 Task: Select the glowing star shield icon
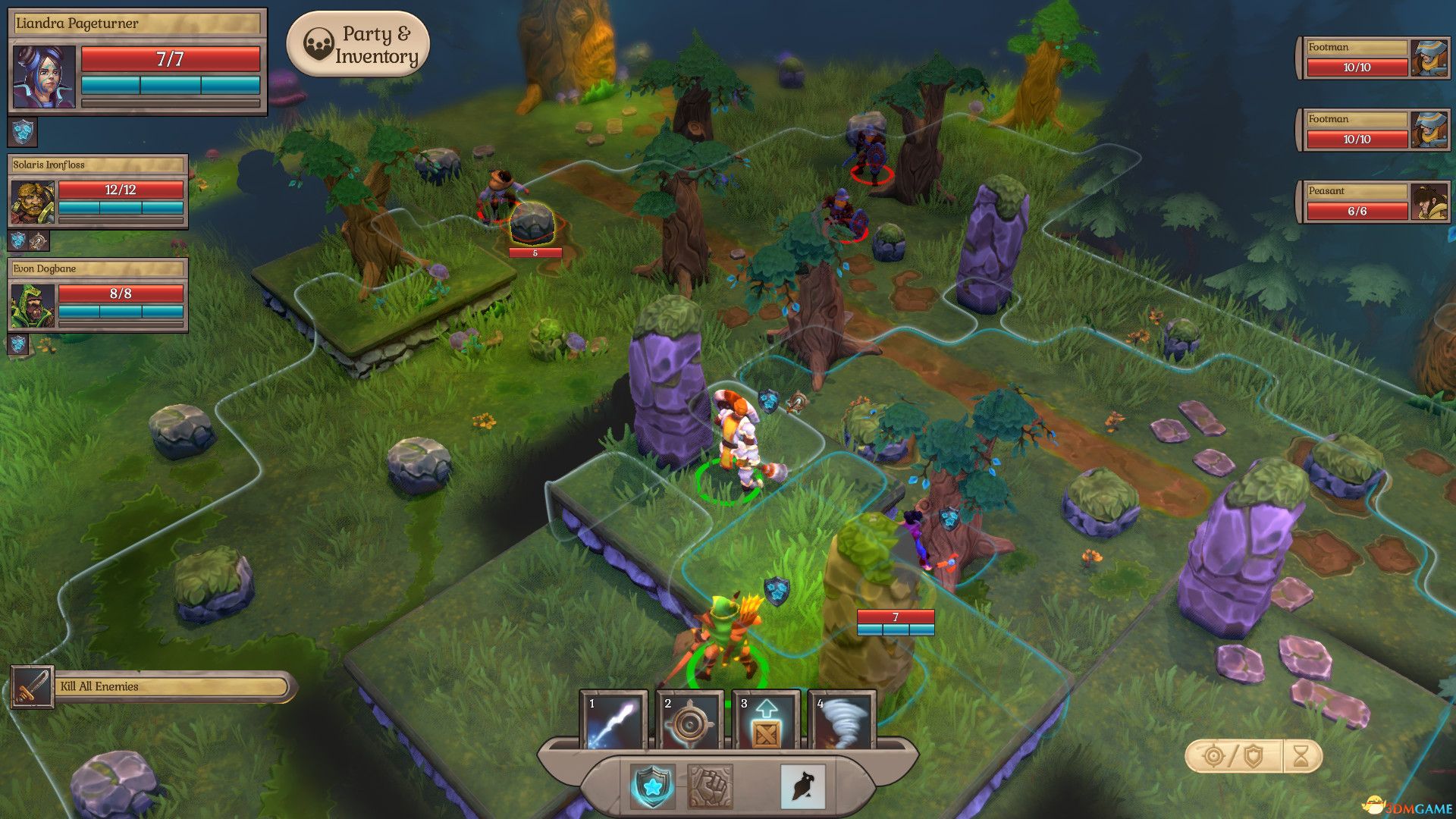point(652,786)
